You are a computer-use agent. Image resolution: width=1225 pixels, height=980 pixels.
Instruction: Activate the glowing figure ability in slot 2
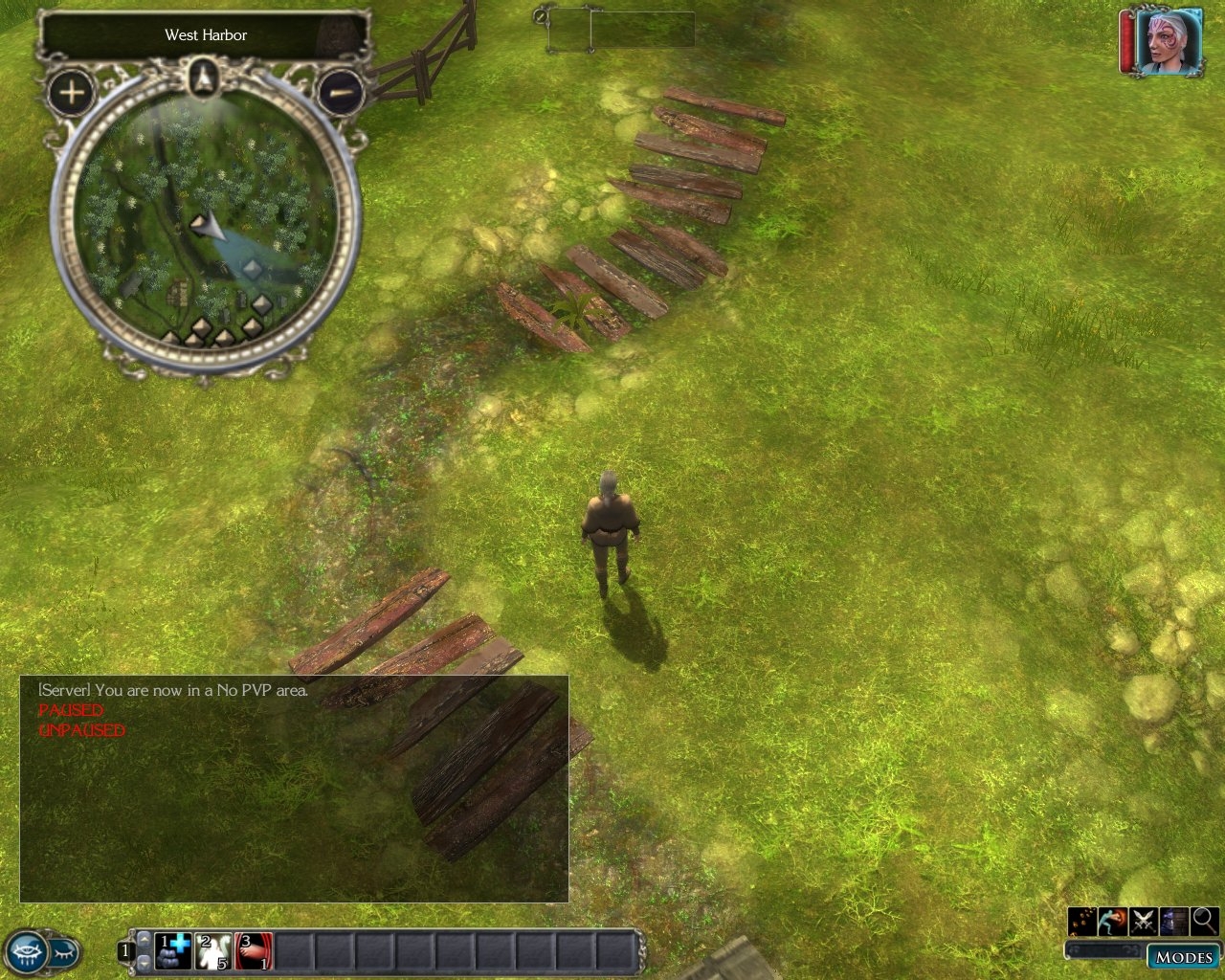coord(213,951)
